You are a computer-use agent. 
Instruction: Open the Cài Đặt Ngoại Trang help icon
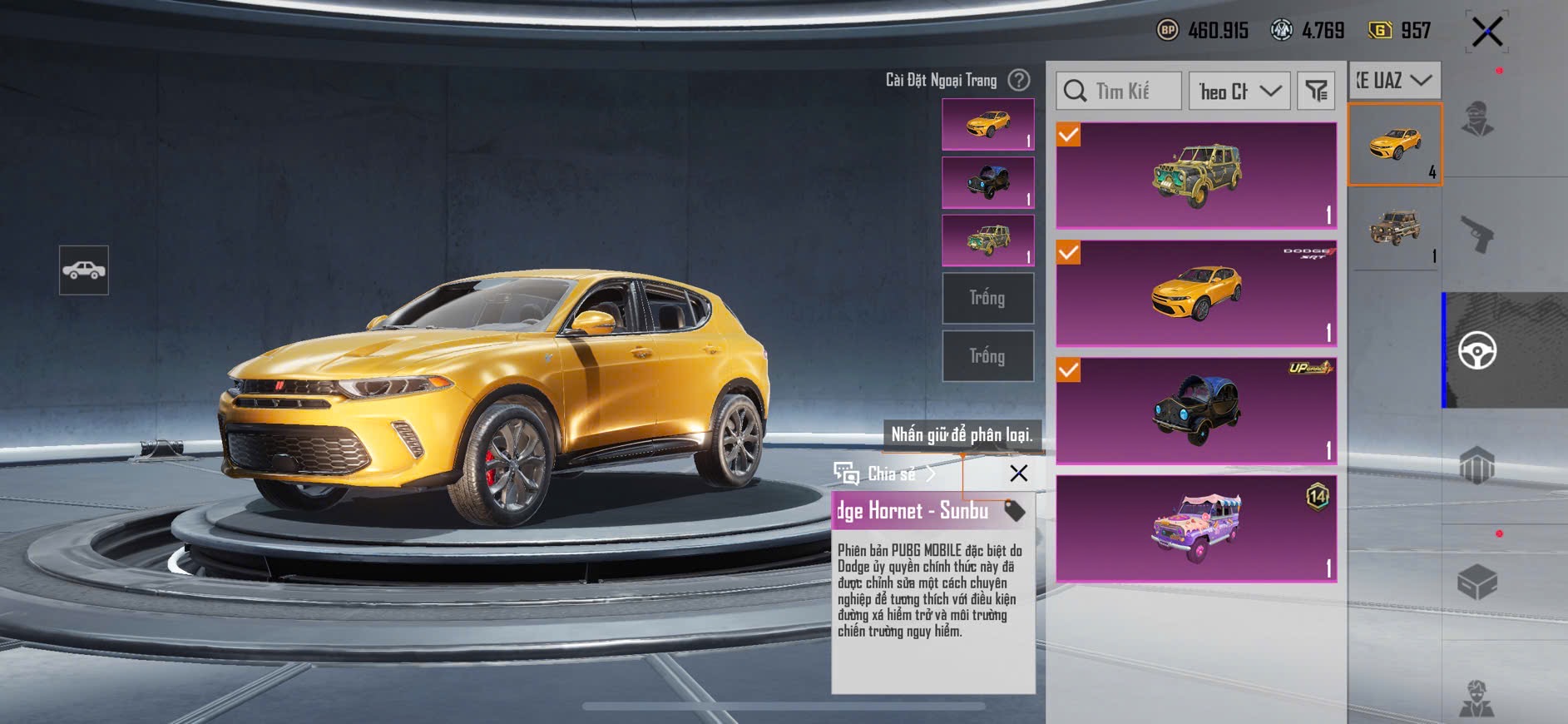coord(1019,80)
